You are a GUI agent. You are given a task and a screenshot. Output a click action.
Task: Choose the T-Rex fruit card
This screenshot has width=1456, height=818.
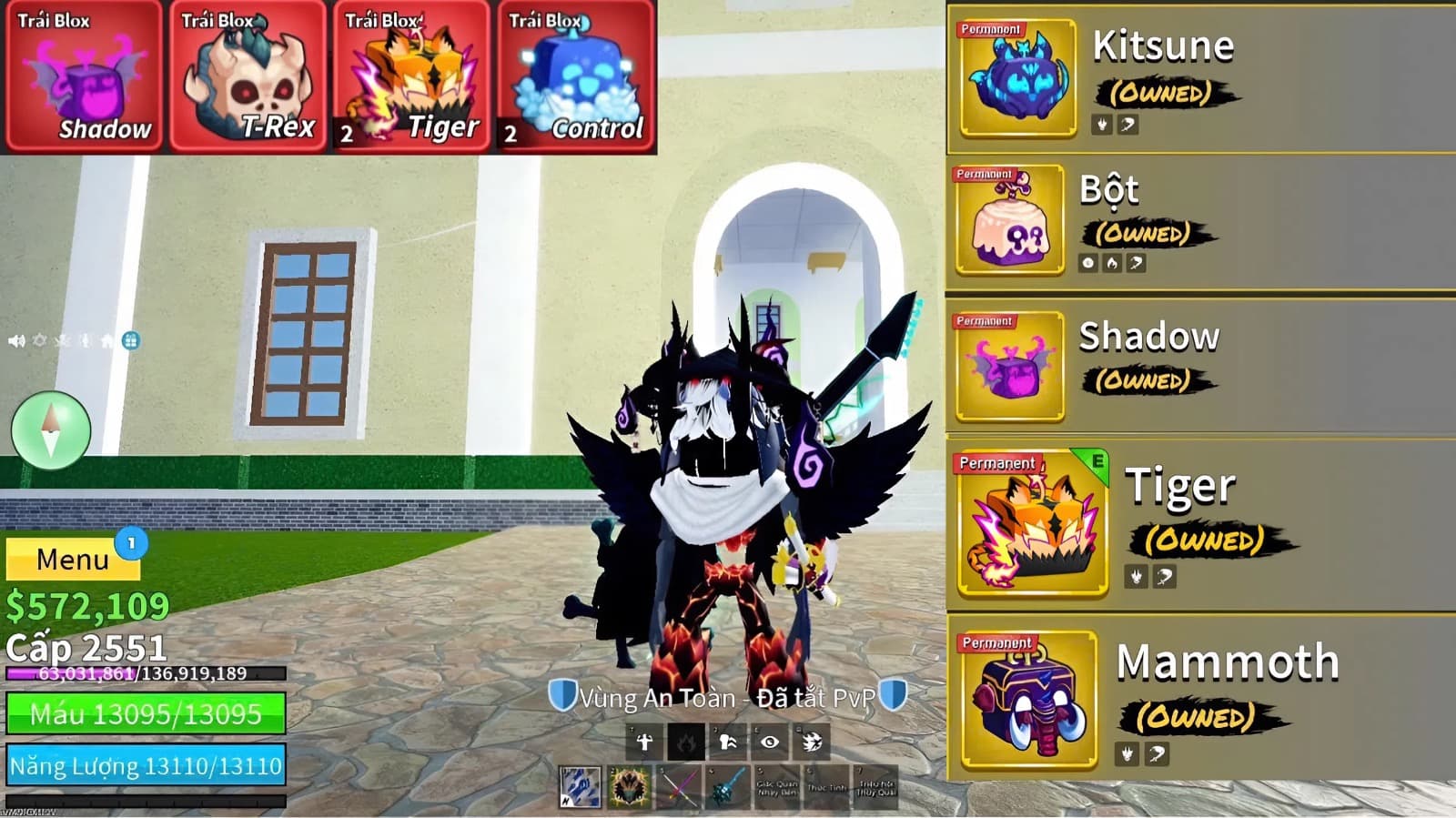pos(247,76)
